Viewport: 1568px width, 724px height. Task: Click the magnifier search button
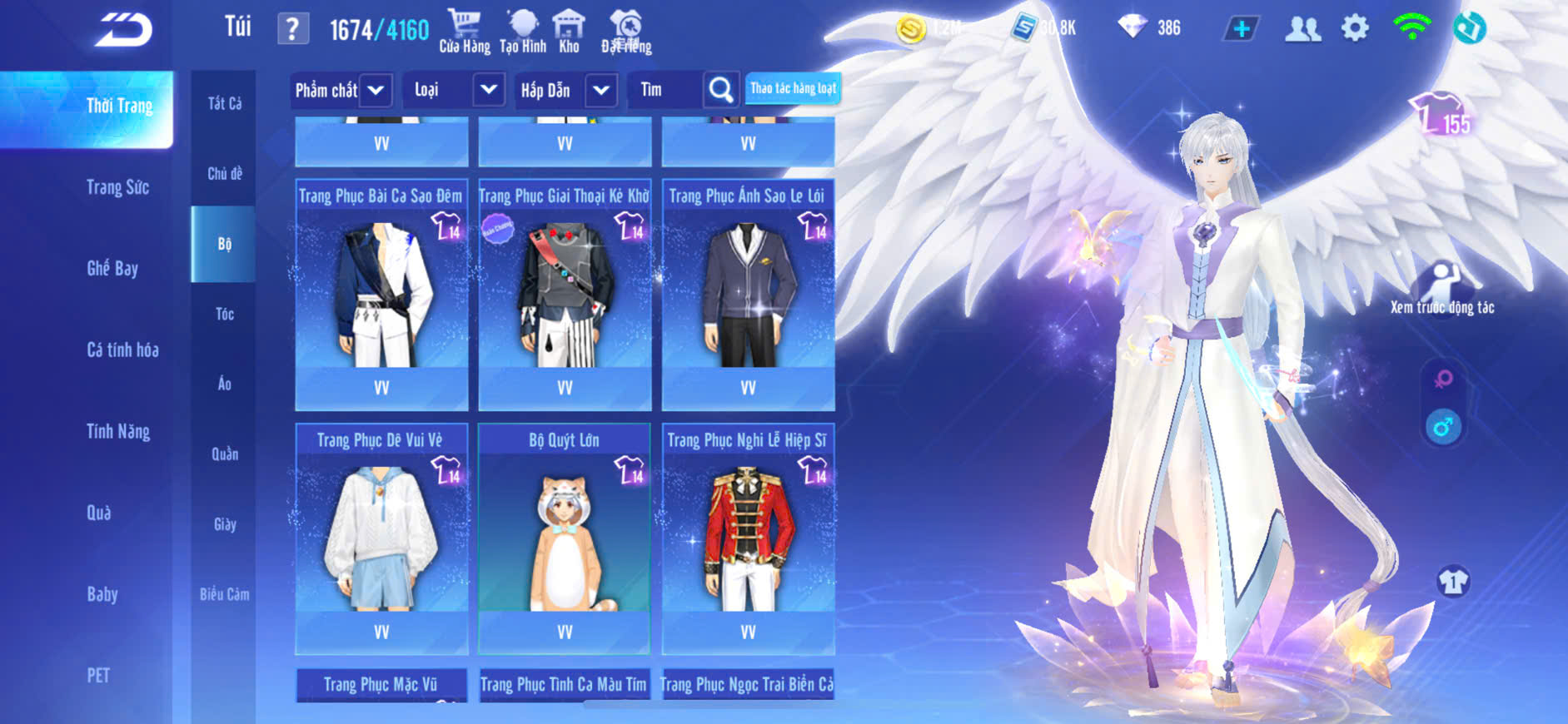[720, 90]
